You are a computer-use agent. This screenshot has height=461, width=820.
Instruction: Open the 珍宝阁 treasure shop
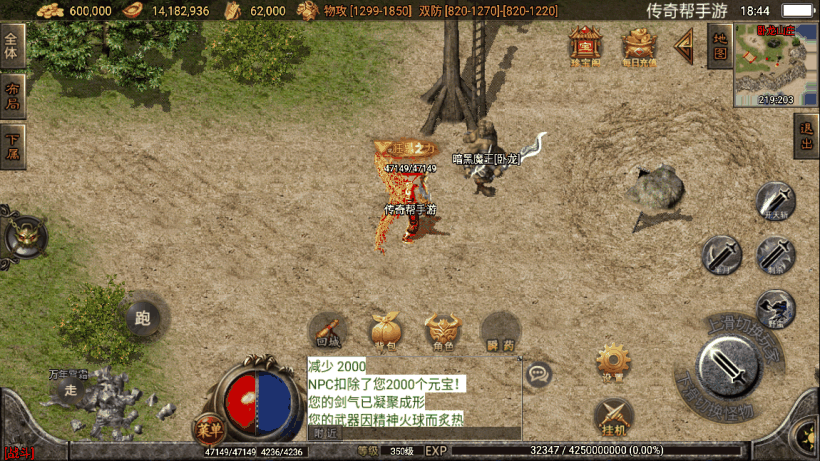(586, 45)
